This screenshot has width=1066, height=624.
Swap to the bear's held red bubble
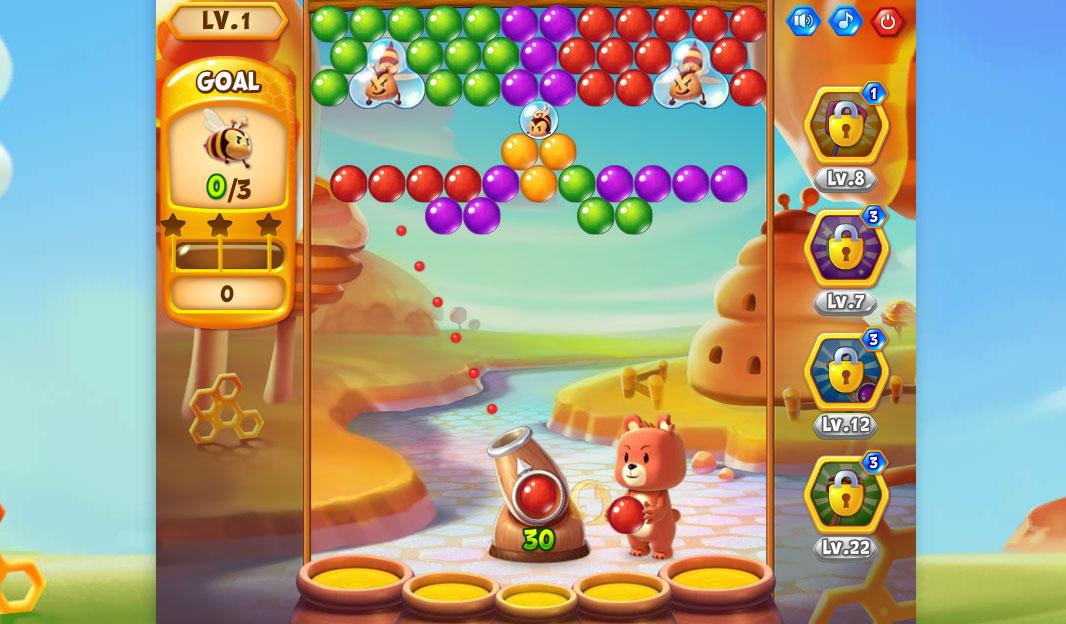(x=627, y=514)
